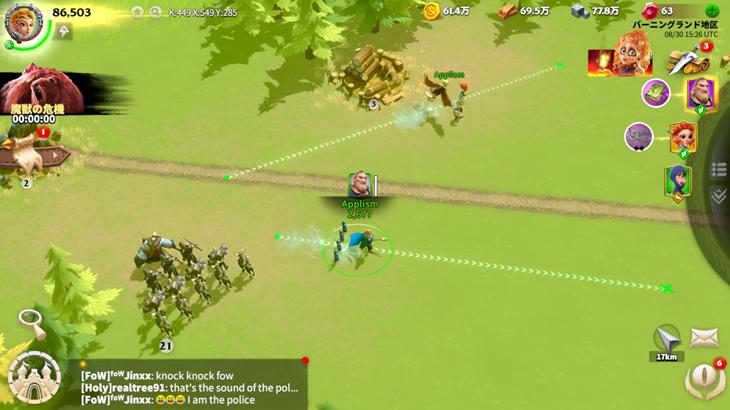Activate the purple creature skill bubble

coord(639,136)
